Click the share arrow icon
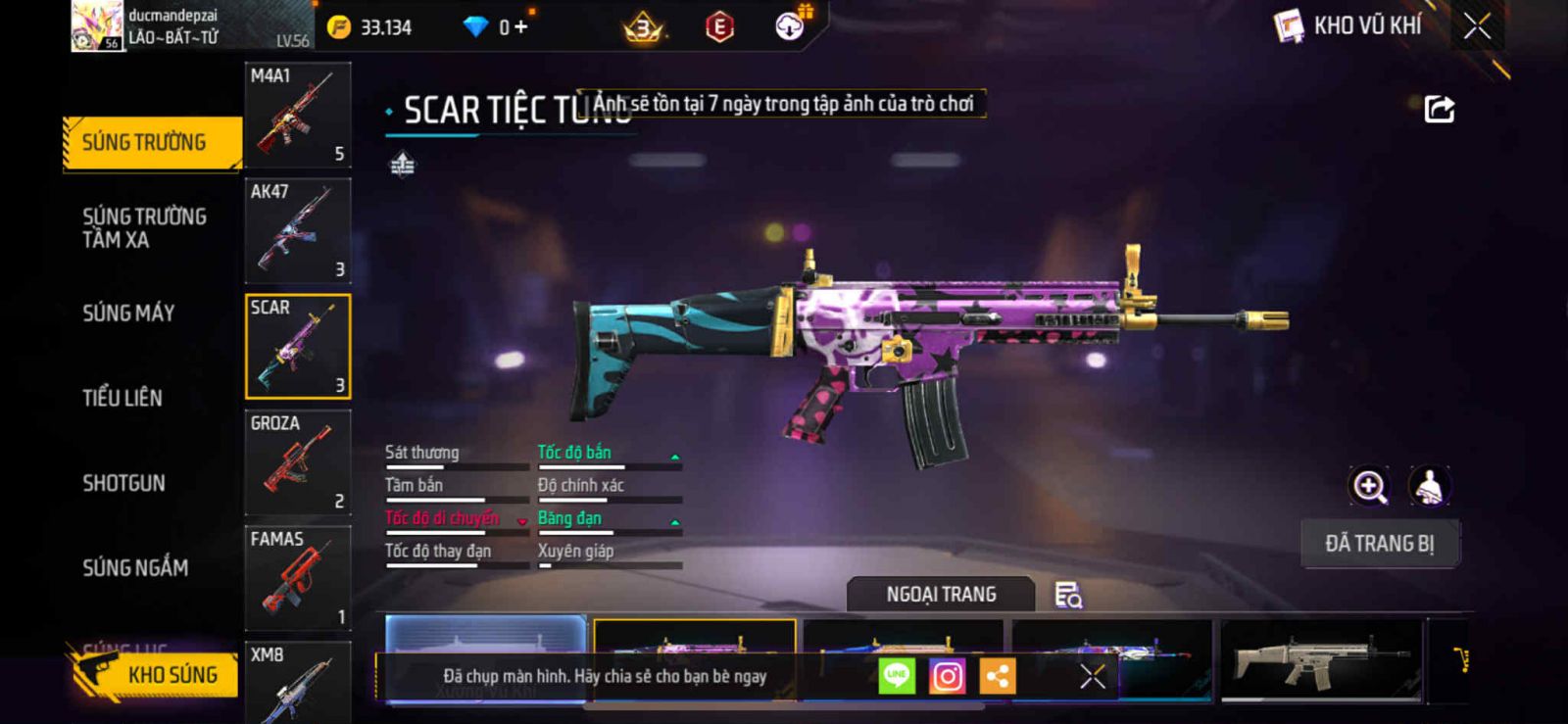The image size is (1568, 724). coord(1439,109)
